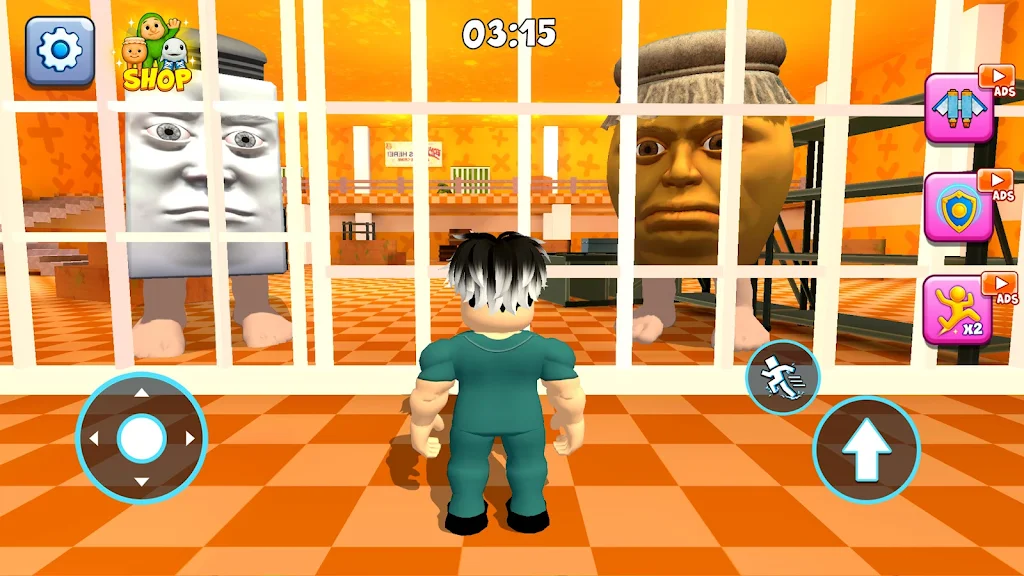The image size is (1024, 576).
Task: Tap the sprint running-figure button
Action: pos(782,378)
